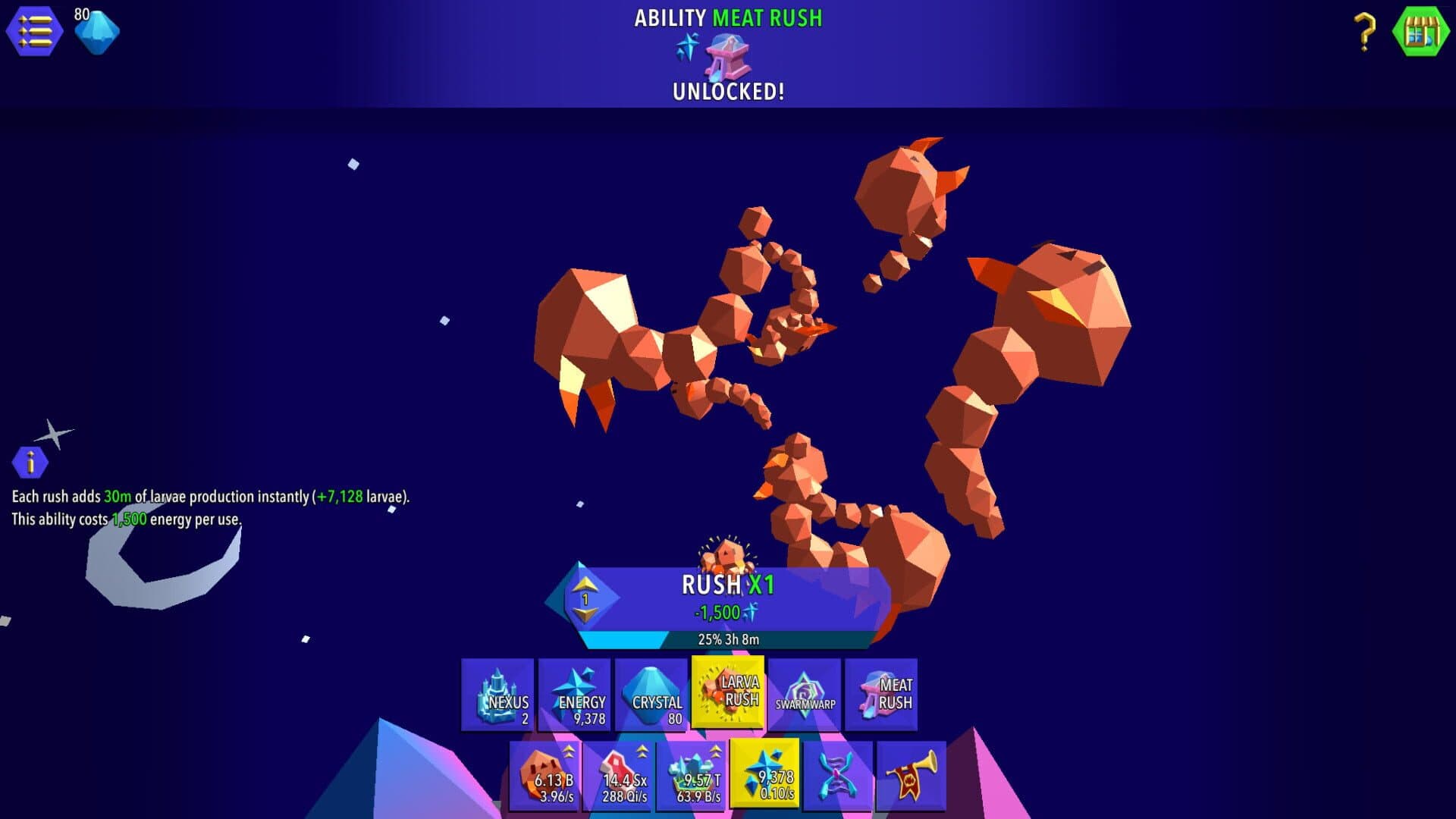Screen dimensions: 1456x819
Task: Open the green shop hexagon
Action: click(x=1420, y=31)
